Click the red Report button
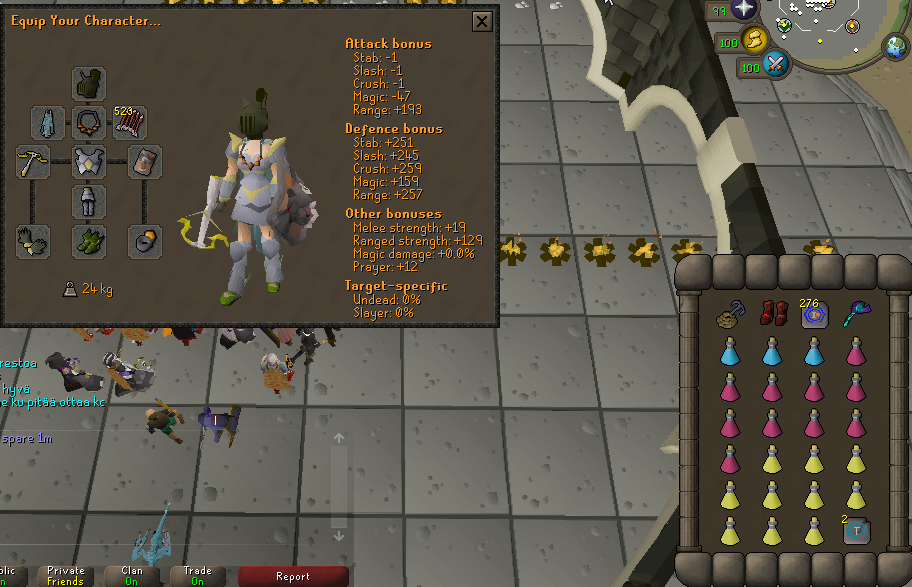Viewport: 912px width, 587px height. click(293, 576)
